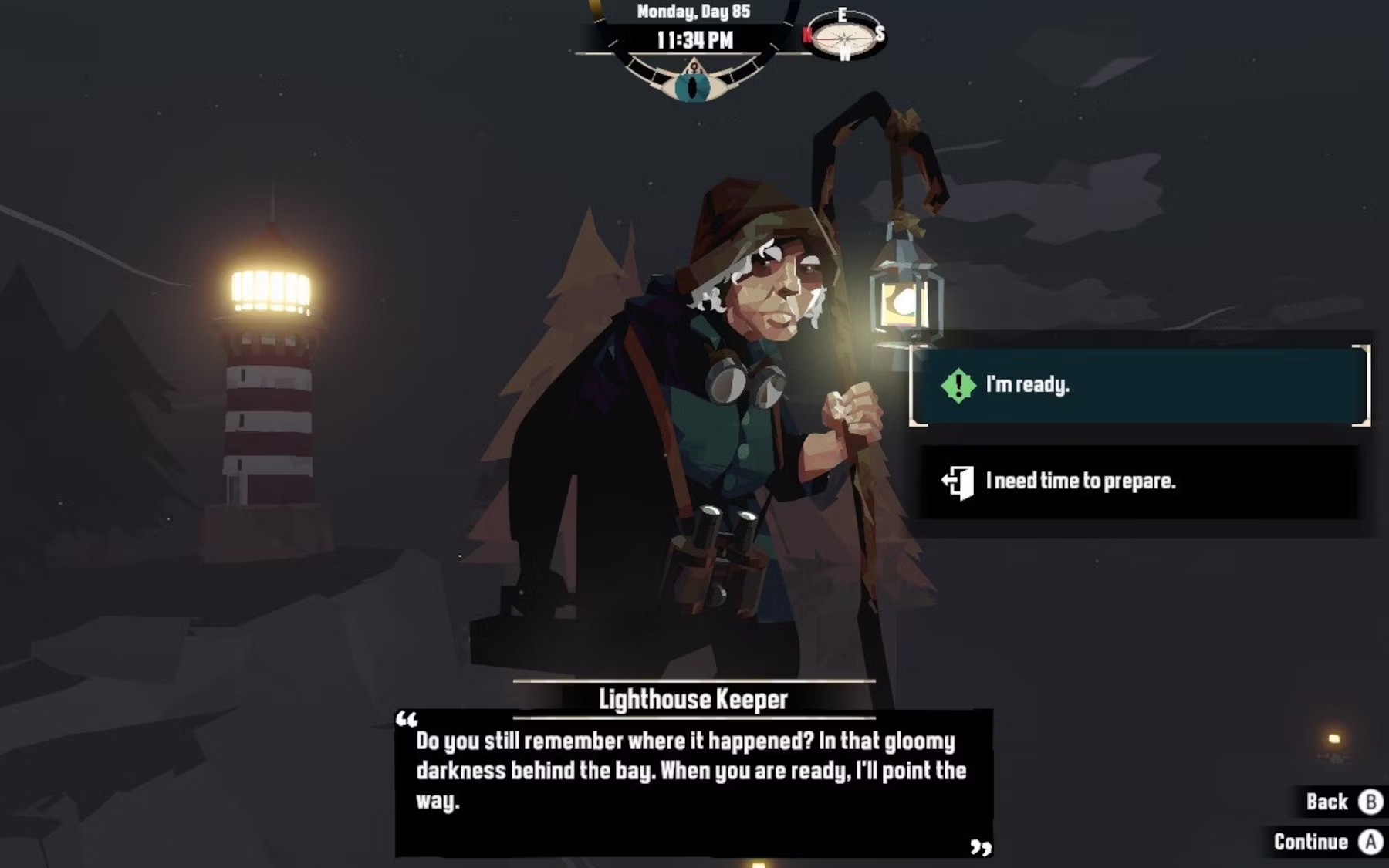Choose the "I'm ready." reply
The width and height of the screenshot is (1389, 868).
(x=1139, y=385)
